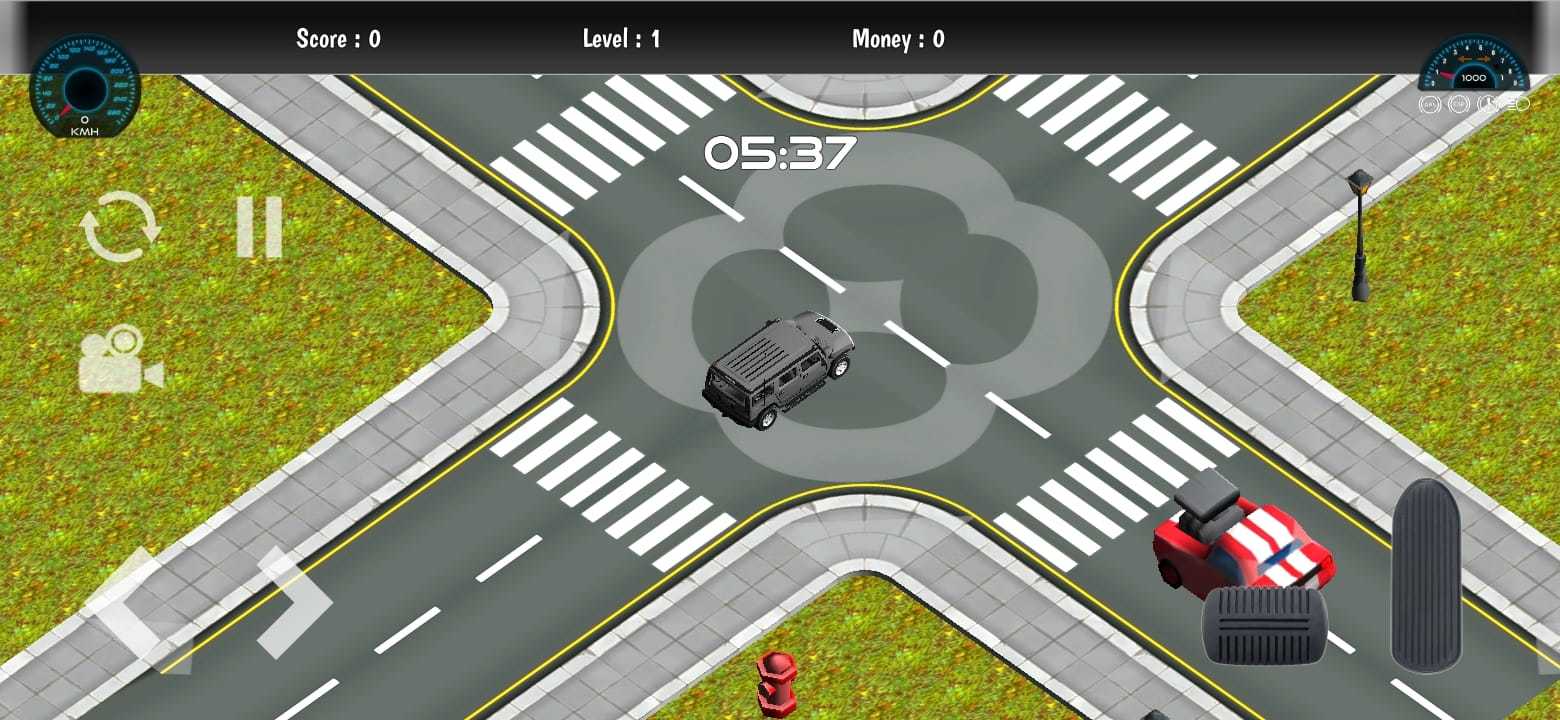This screenshot has height=720, width=1560.
Task: Open the menu icon beside the dashboard indicators
Action: pos(1522,104)
